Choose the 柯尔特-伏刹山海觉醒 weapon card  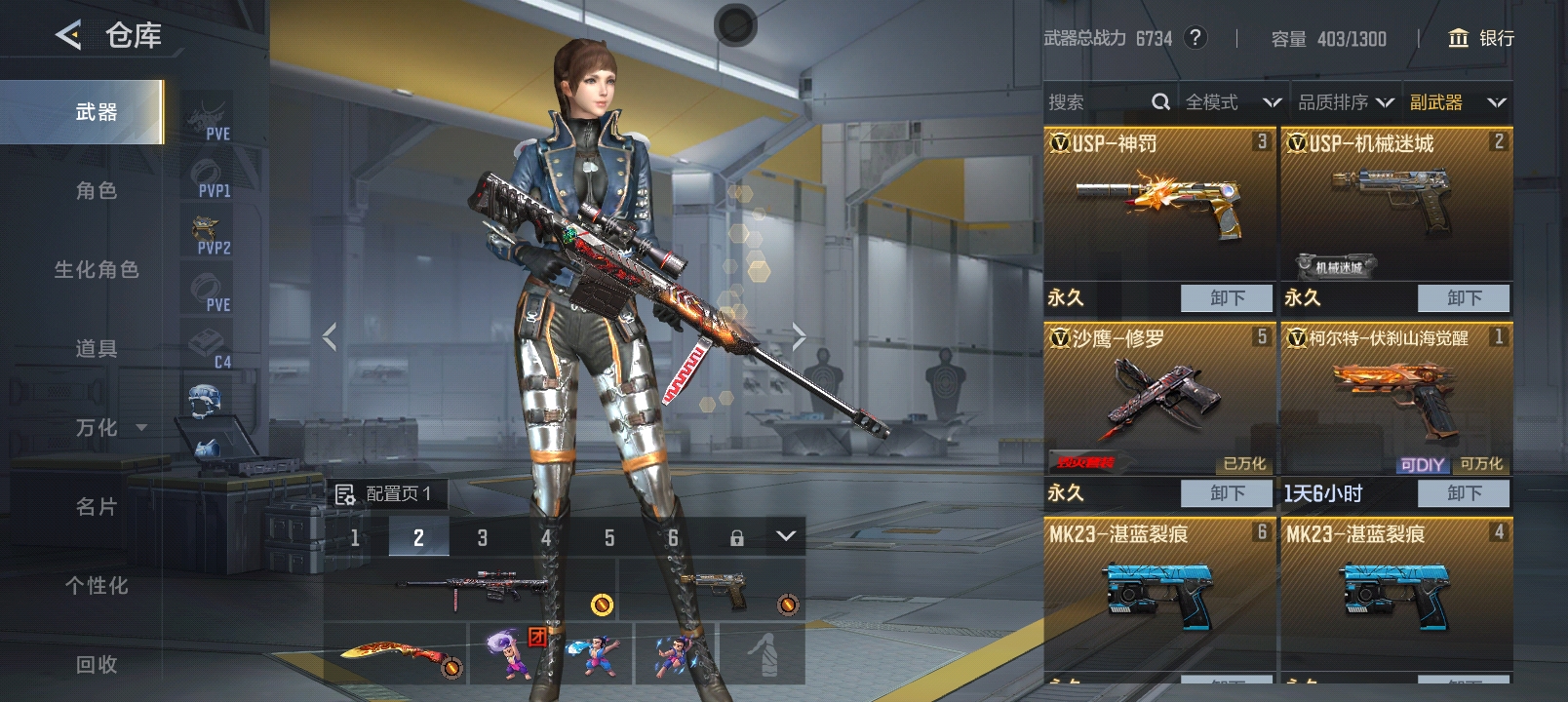click(x=1395, y=400)
